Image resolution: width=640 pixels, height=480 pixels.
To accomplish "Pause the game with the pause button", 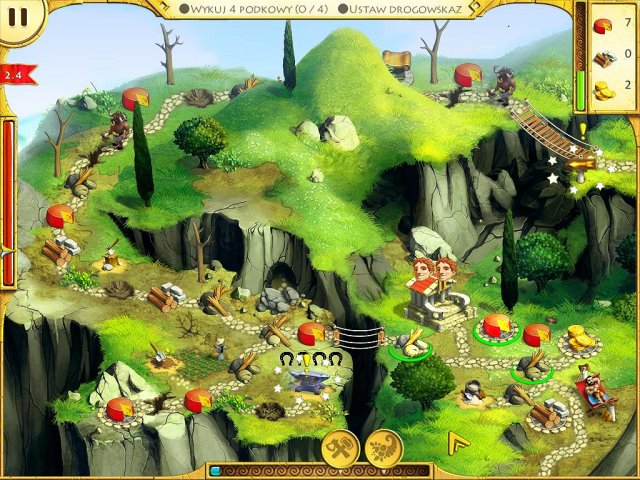I will (x=18, y=17).
